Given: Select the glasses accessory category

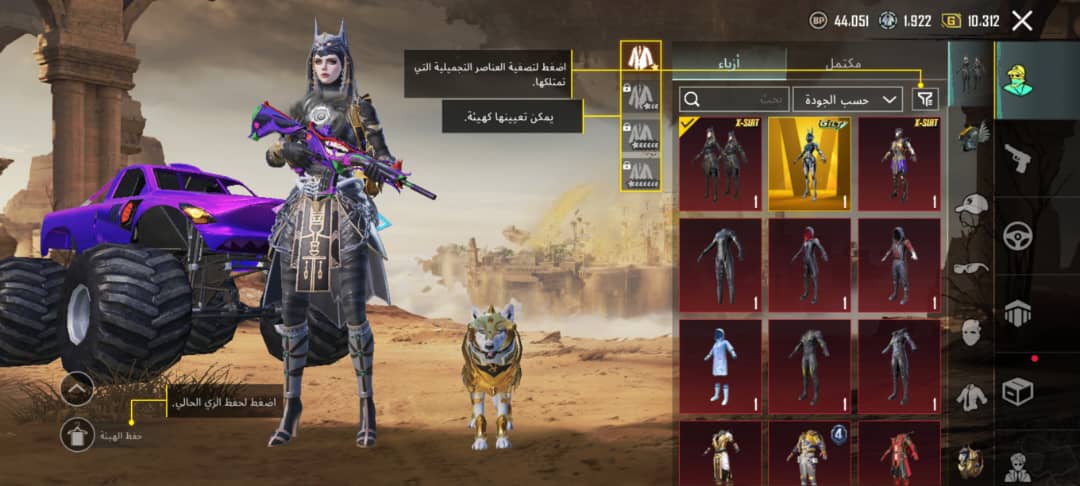Looking at the screenshot, I should pos(970,267).
